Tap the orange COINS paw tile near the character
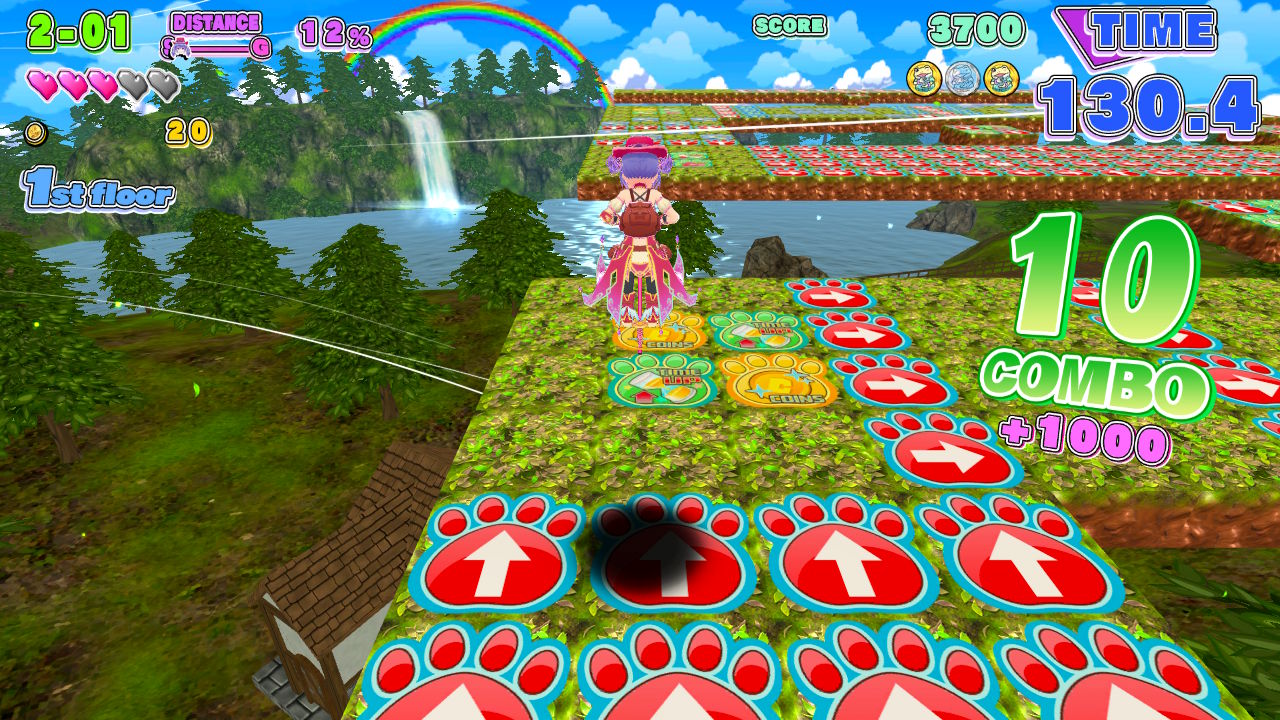The height and width of the screenshot is (720, 1280). (660, 338)
